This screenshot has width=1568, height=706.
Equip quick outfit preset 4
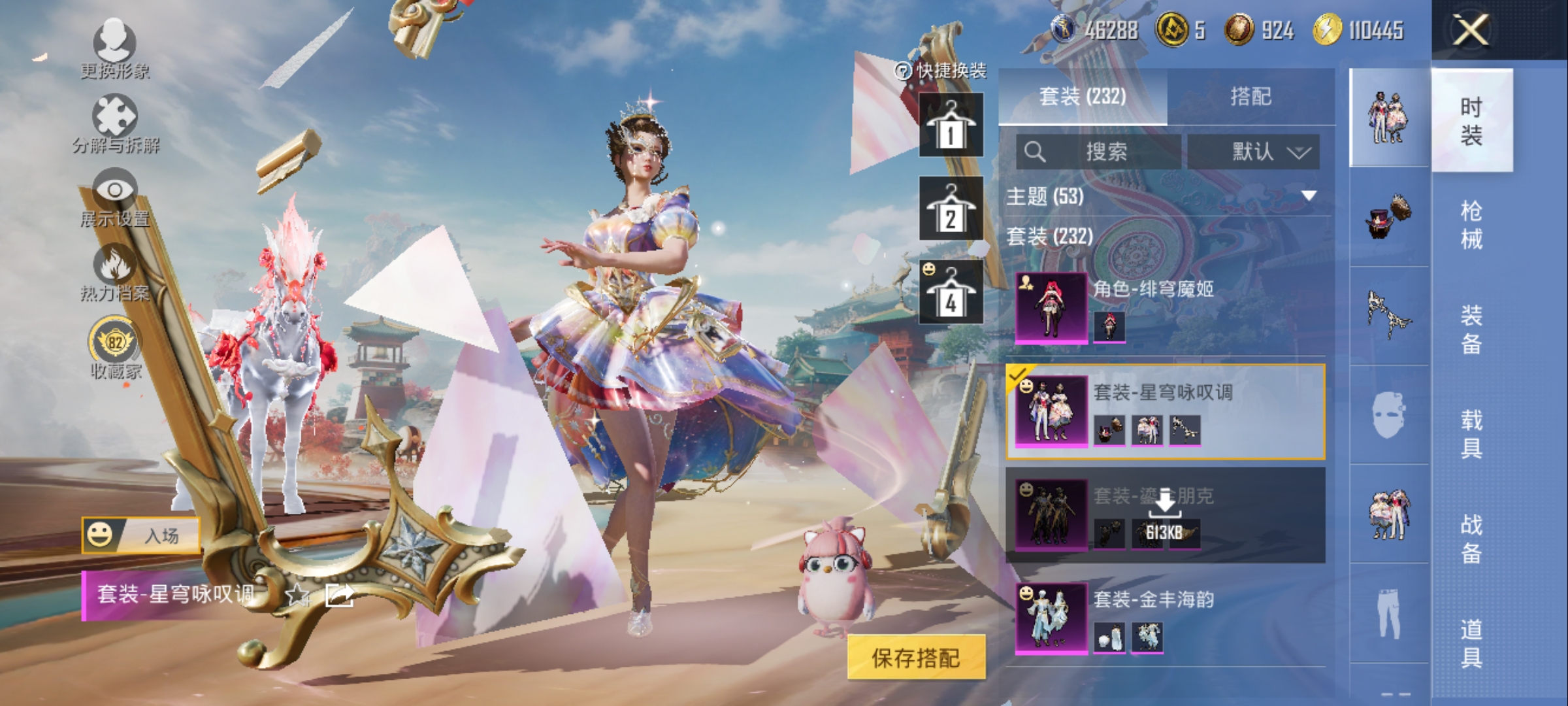[951, 292]
